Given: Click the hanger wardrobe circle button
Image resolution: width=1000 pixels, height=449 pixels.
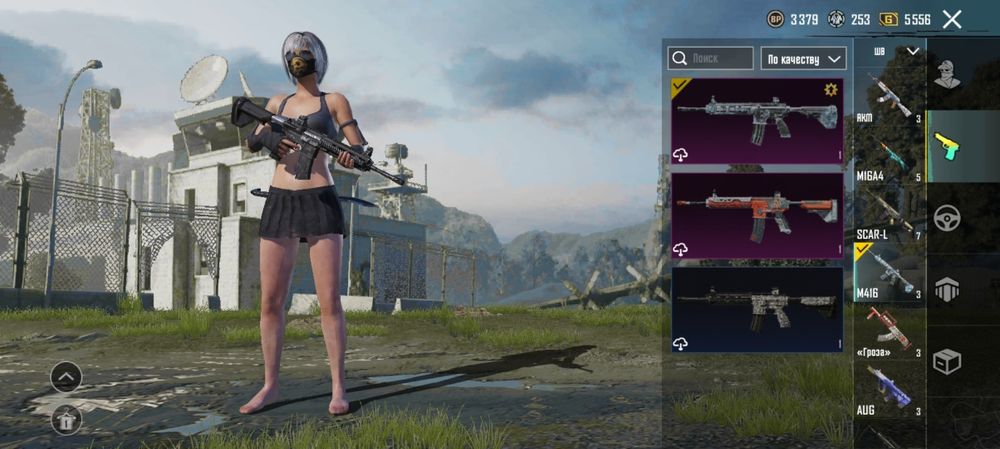Looking at the screenshot, I should (66, 420).
